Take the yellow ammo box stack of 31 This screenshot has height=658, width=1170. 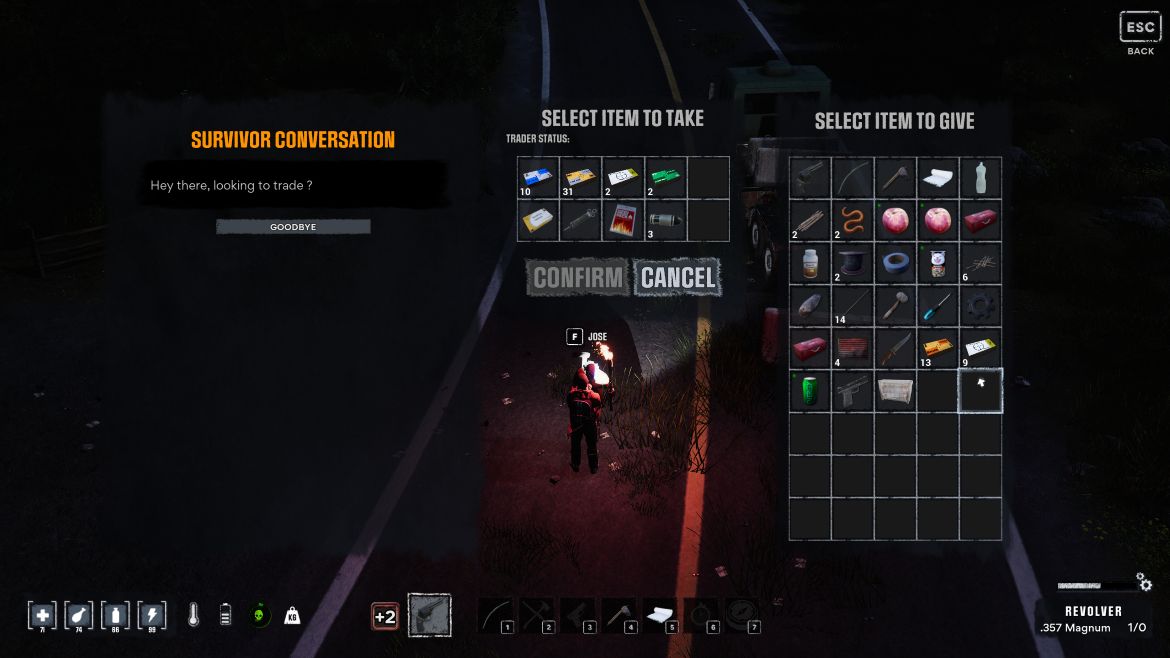tap(580, 177)
